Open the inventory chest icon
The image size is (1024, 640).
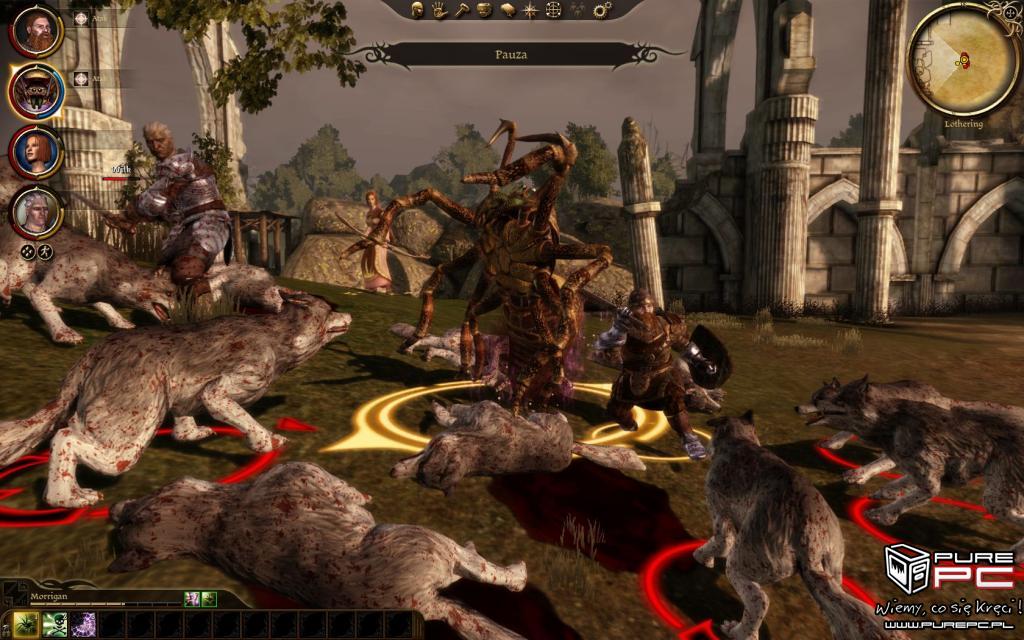(485, 10)
